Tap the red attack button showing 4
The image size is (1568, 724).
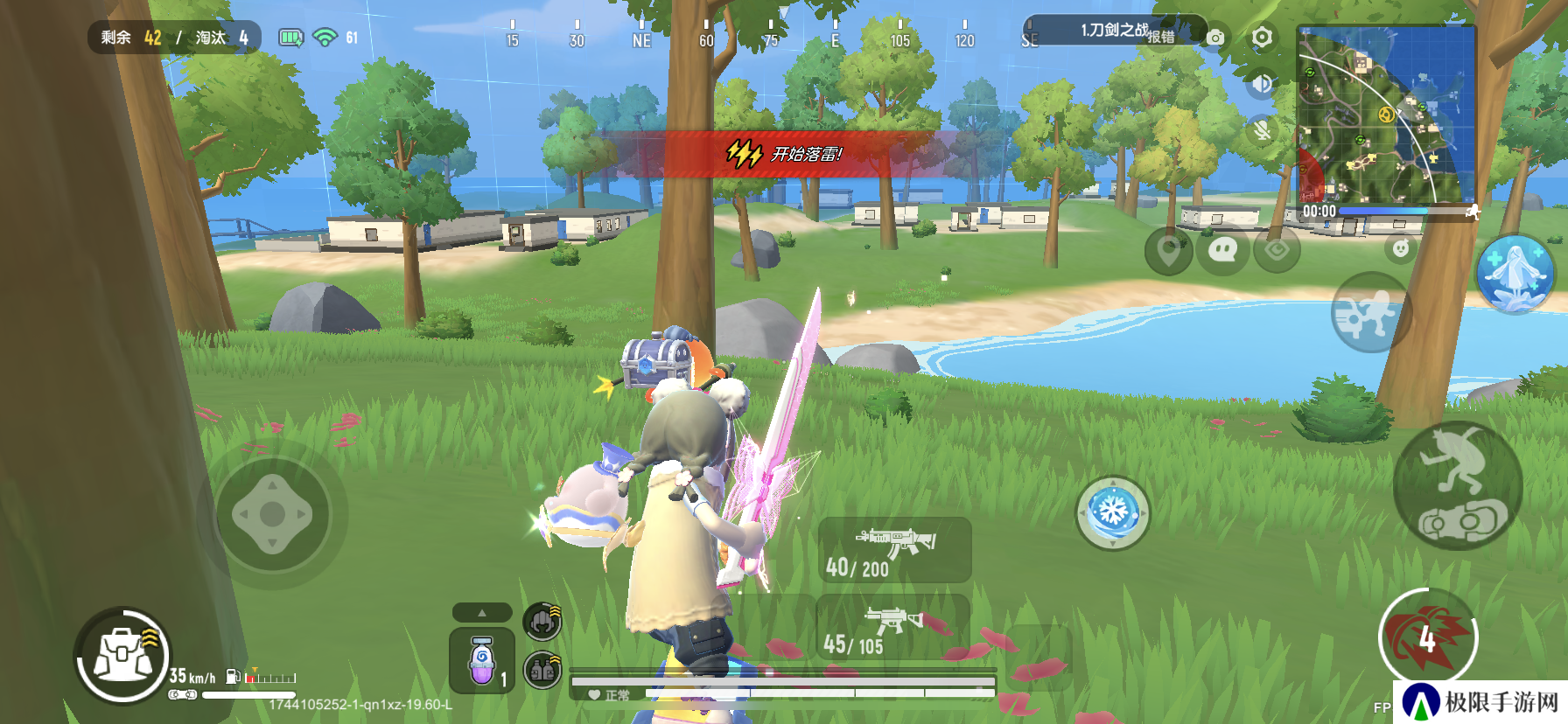coord(1427,638)
